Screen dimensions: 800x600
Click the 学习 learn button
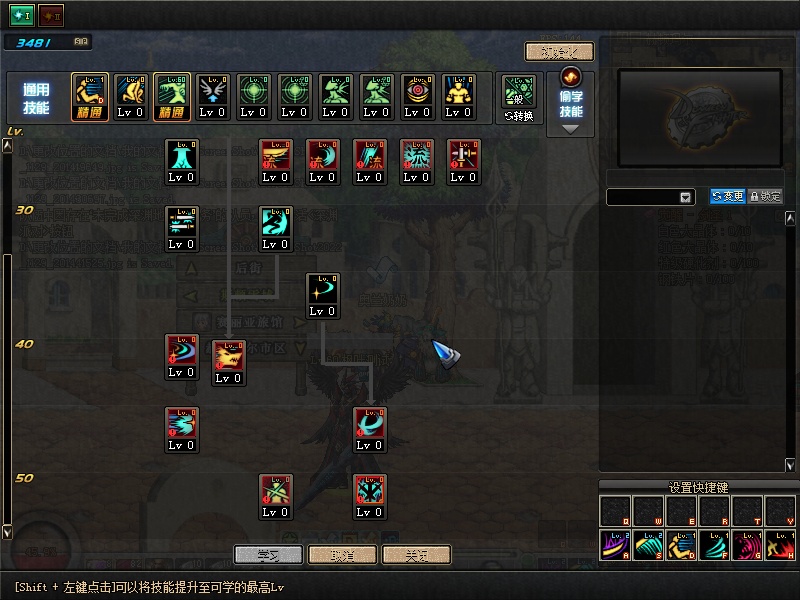pos(268,554)
